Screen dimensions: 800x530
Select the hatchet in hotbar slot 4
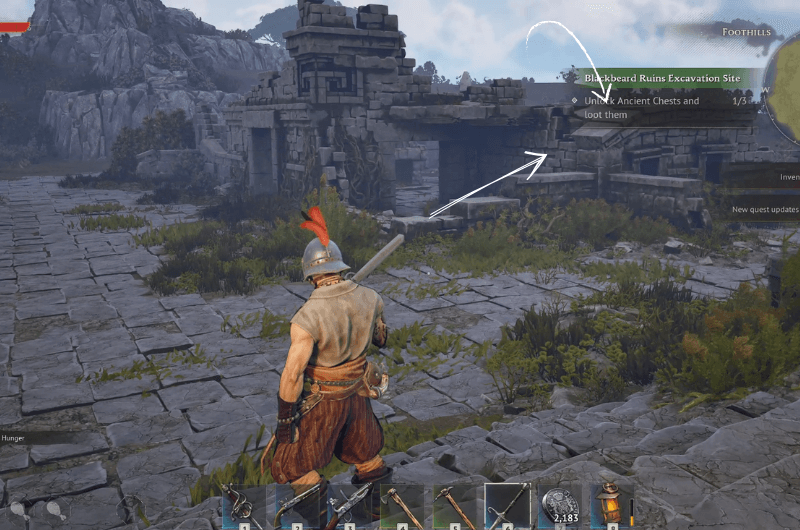(403, 507)
